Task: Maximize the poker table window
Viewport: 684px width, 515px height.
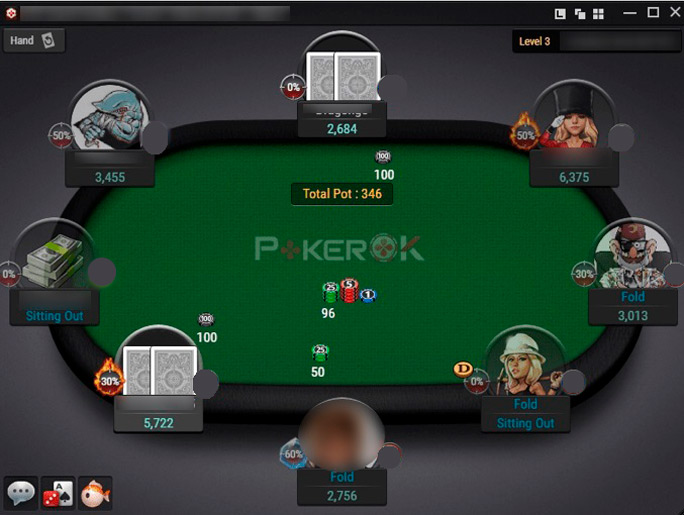Action: coord(653,13)
